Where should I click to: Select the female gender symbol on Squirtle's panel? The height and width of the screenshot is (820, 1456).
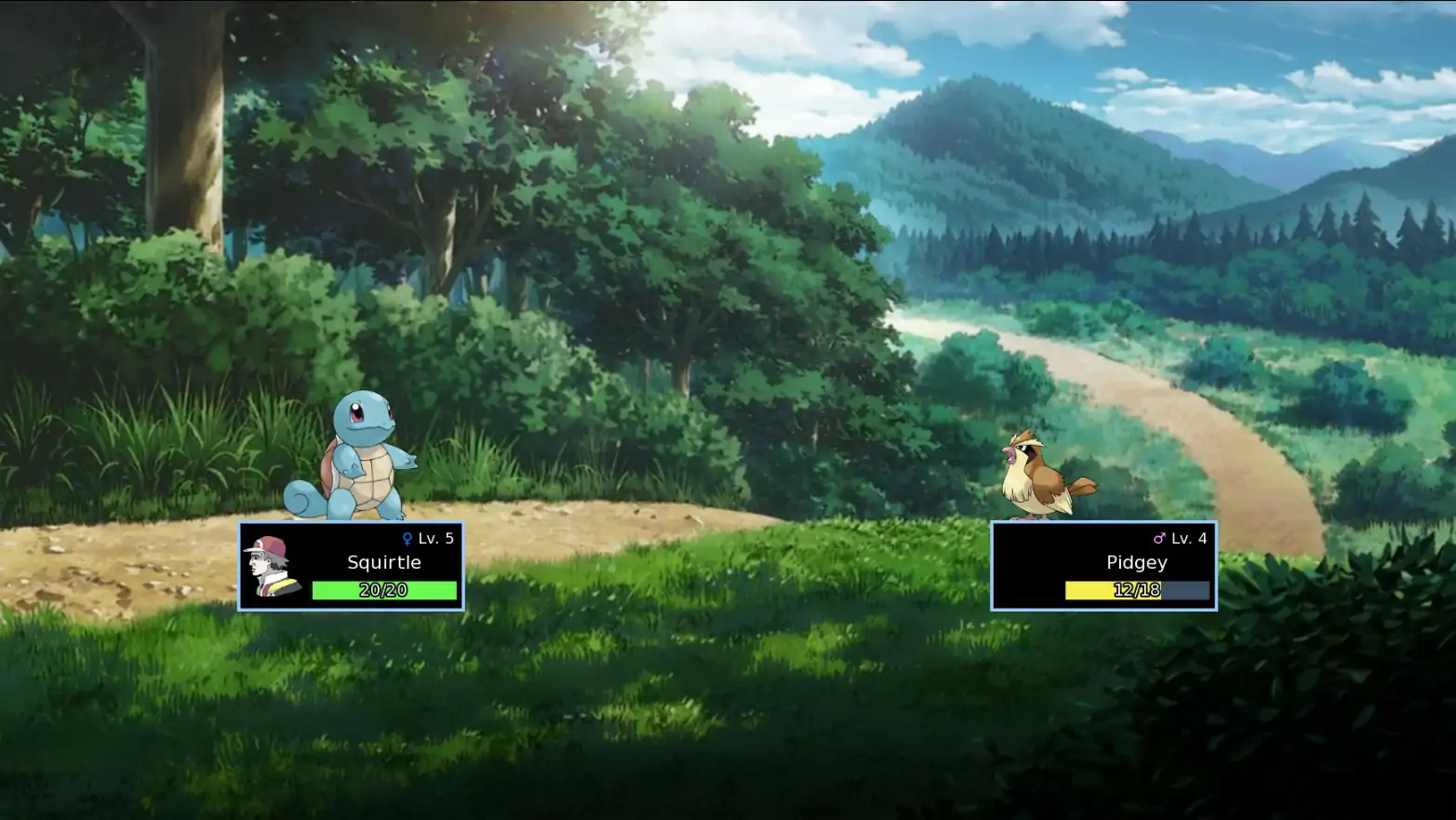[x=407, y=537]
